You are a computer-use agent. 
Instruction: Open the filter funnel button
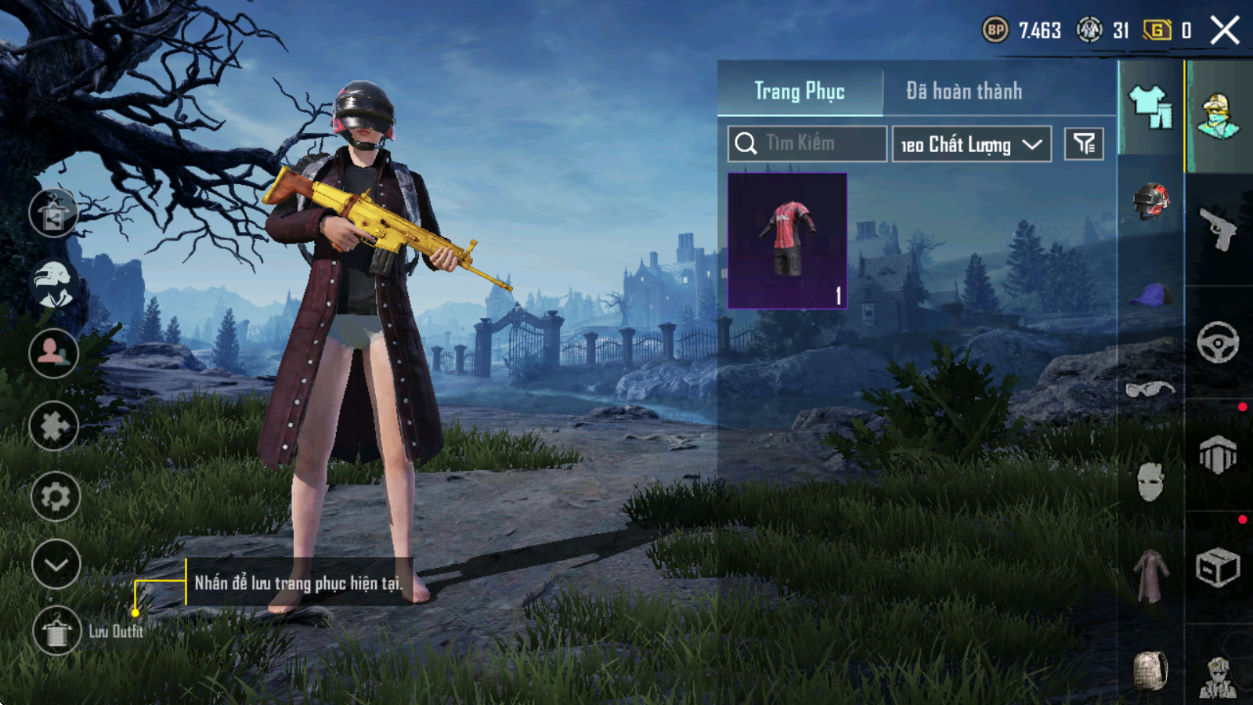[x=1084, y=144]
